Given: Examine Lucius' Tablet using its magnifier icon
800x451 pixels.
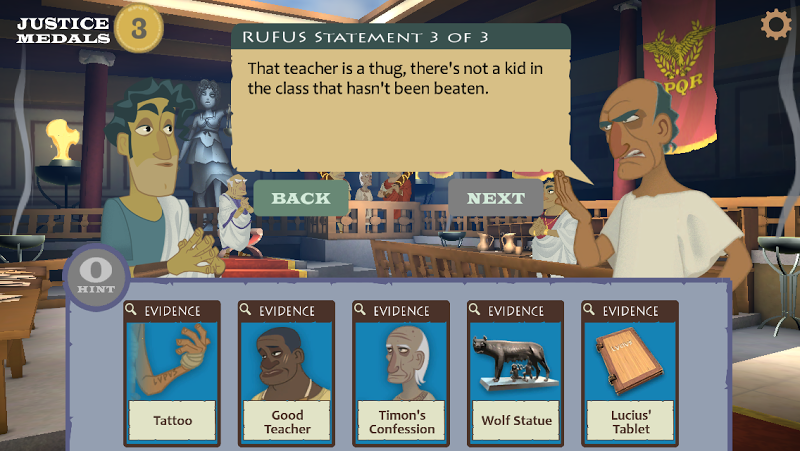Looking at the screenshot, I should coord(591,309).
